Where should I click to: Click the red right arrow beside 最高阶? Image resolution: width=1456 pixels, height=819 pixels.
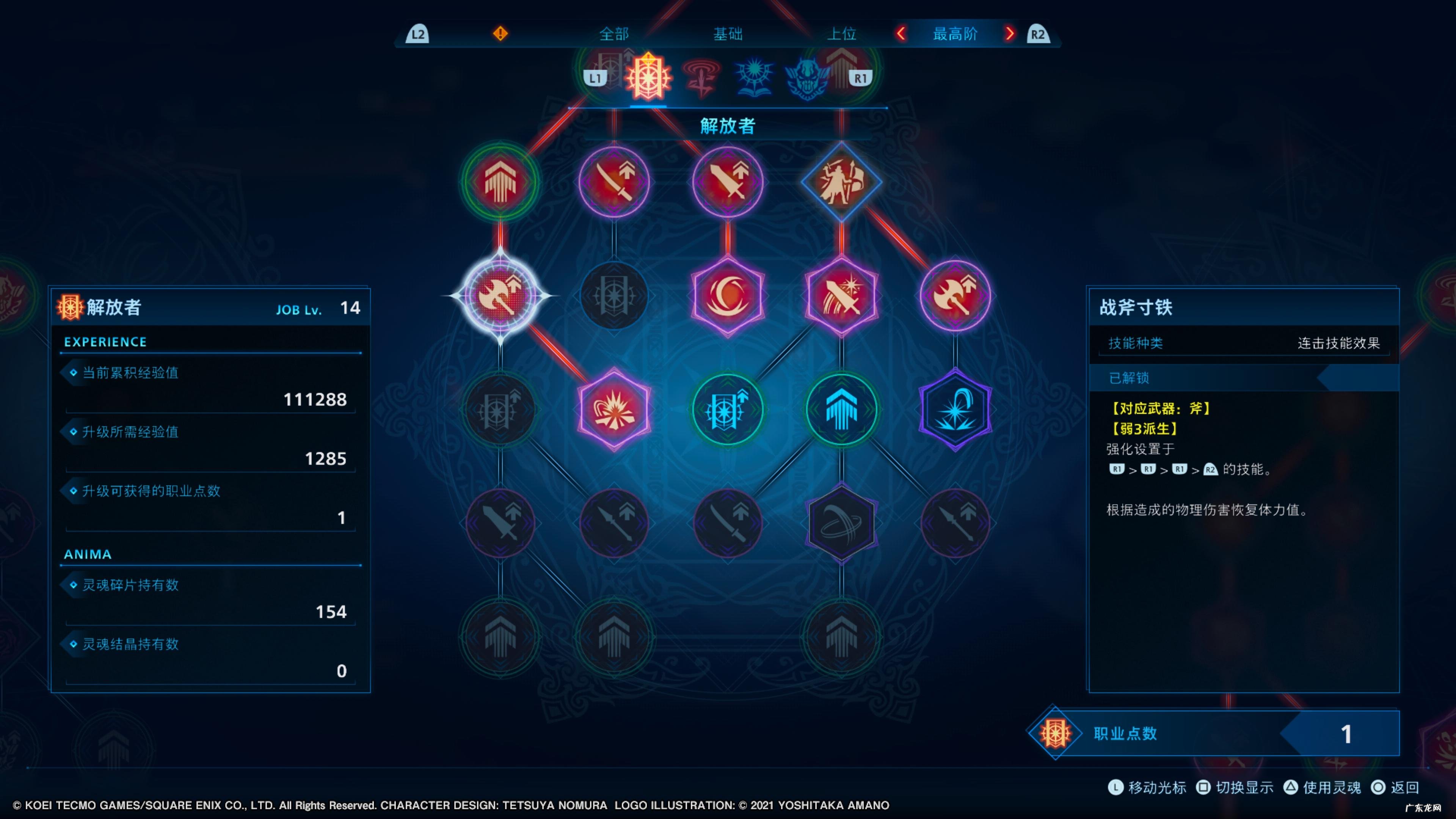coord(1009,34)
